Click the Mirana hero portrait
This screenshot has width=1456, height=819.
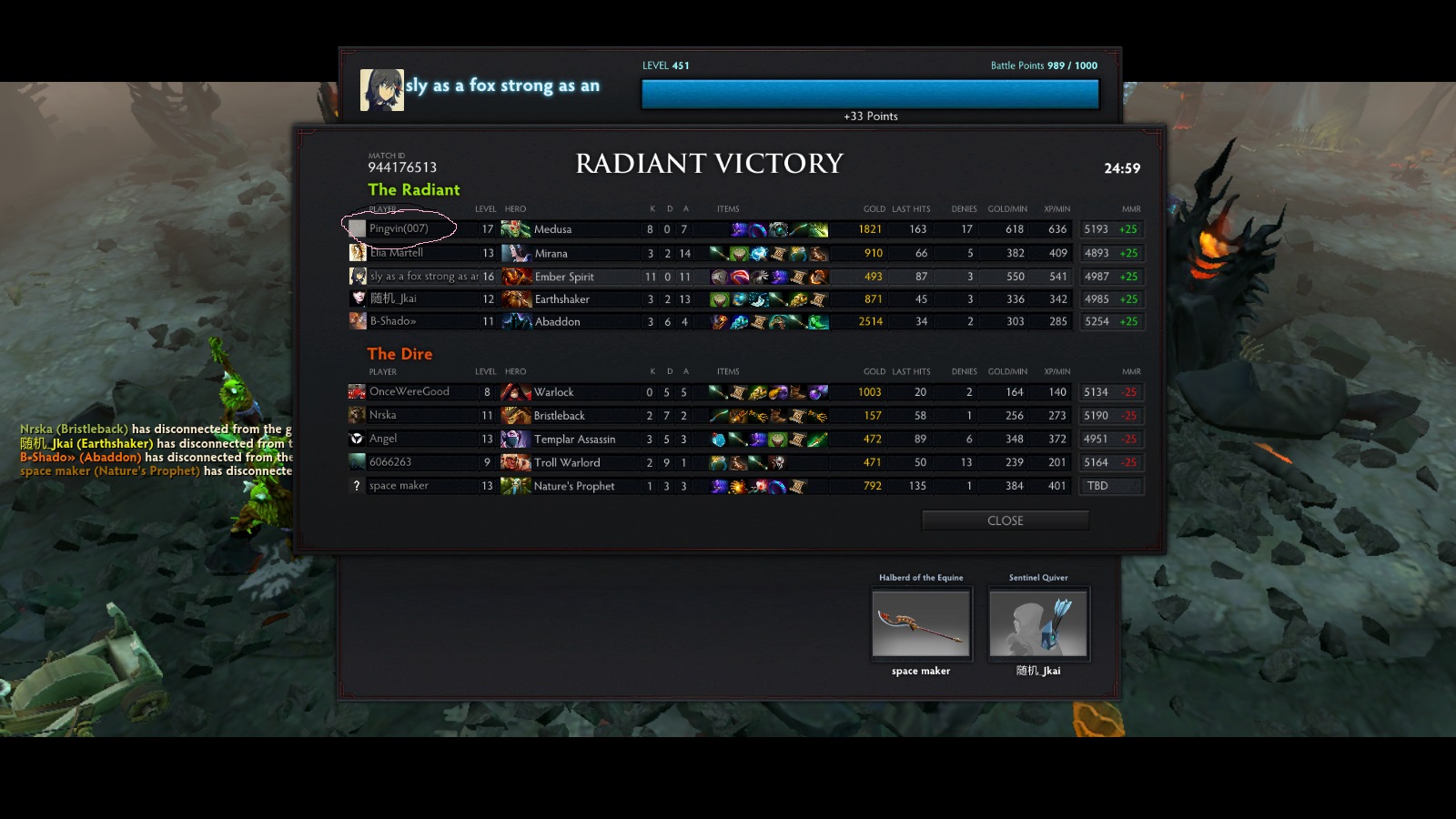516,253
